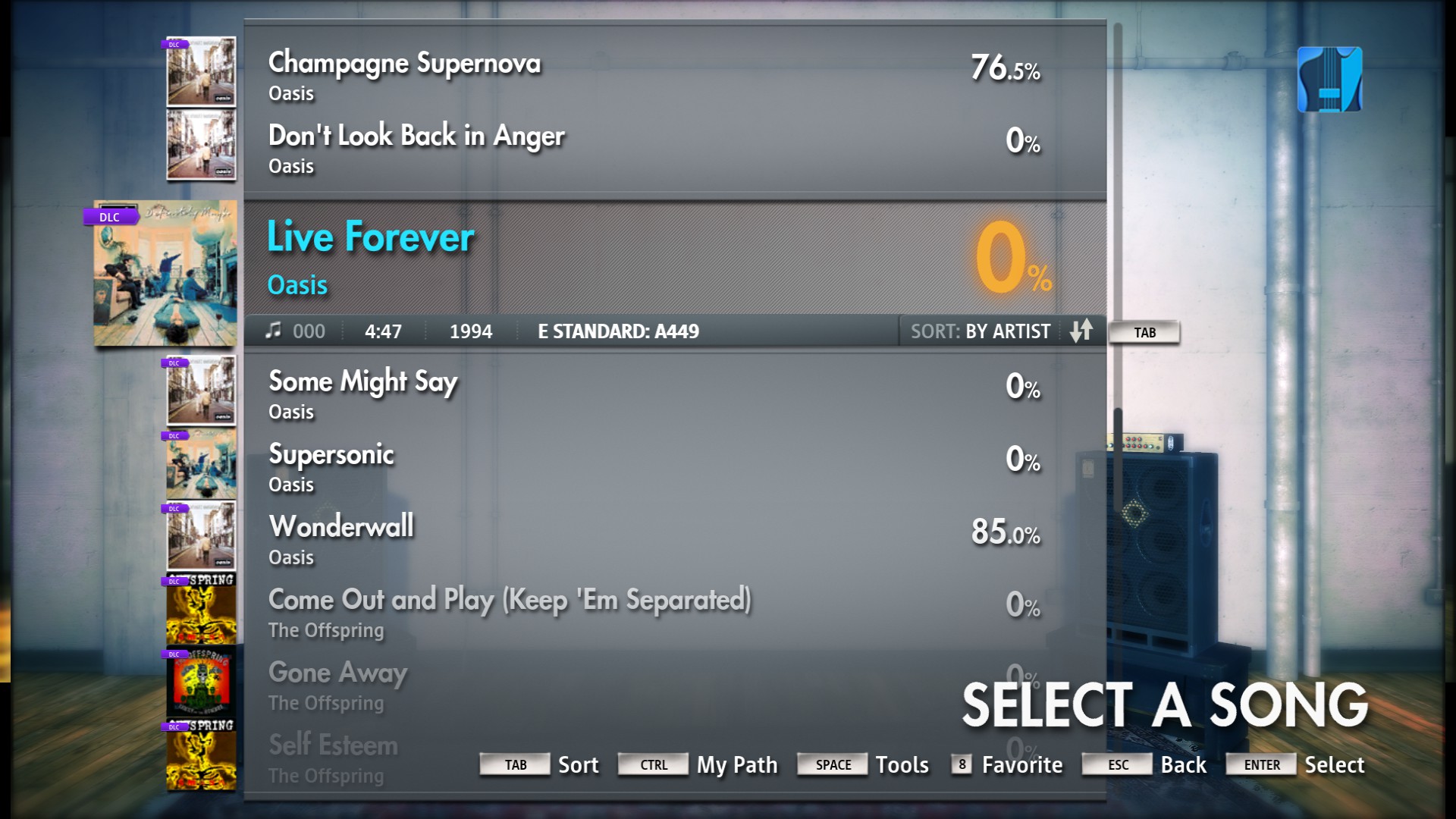
Task: Expand sorting options with TAB button
Action: (1145, 331)
